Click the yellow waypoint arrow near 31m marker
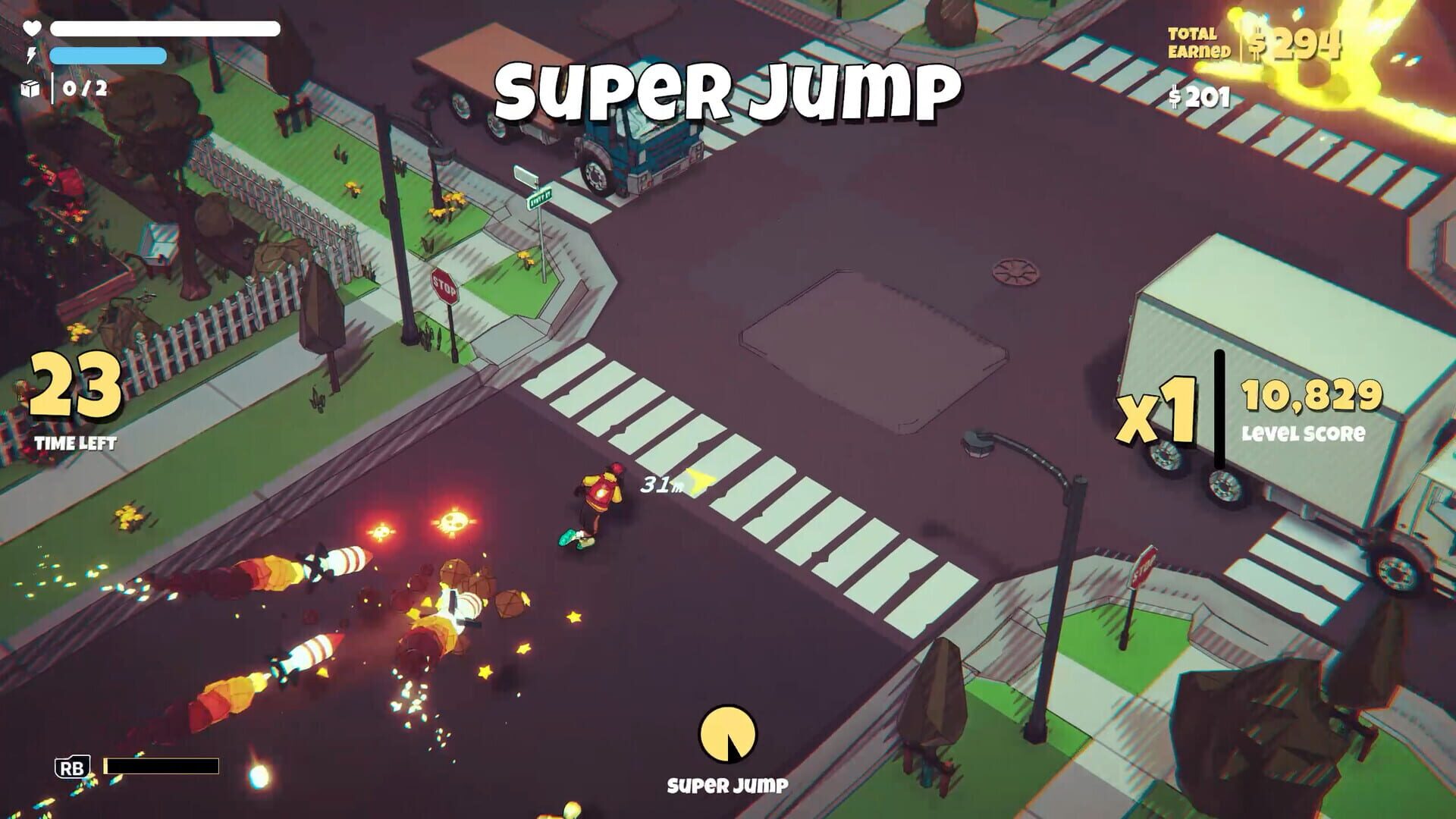This screenshot has width=1456, height=819. 695,479
